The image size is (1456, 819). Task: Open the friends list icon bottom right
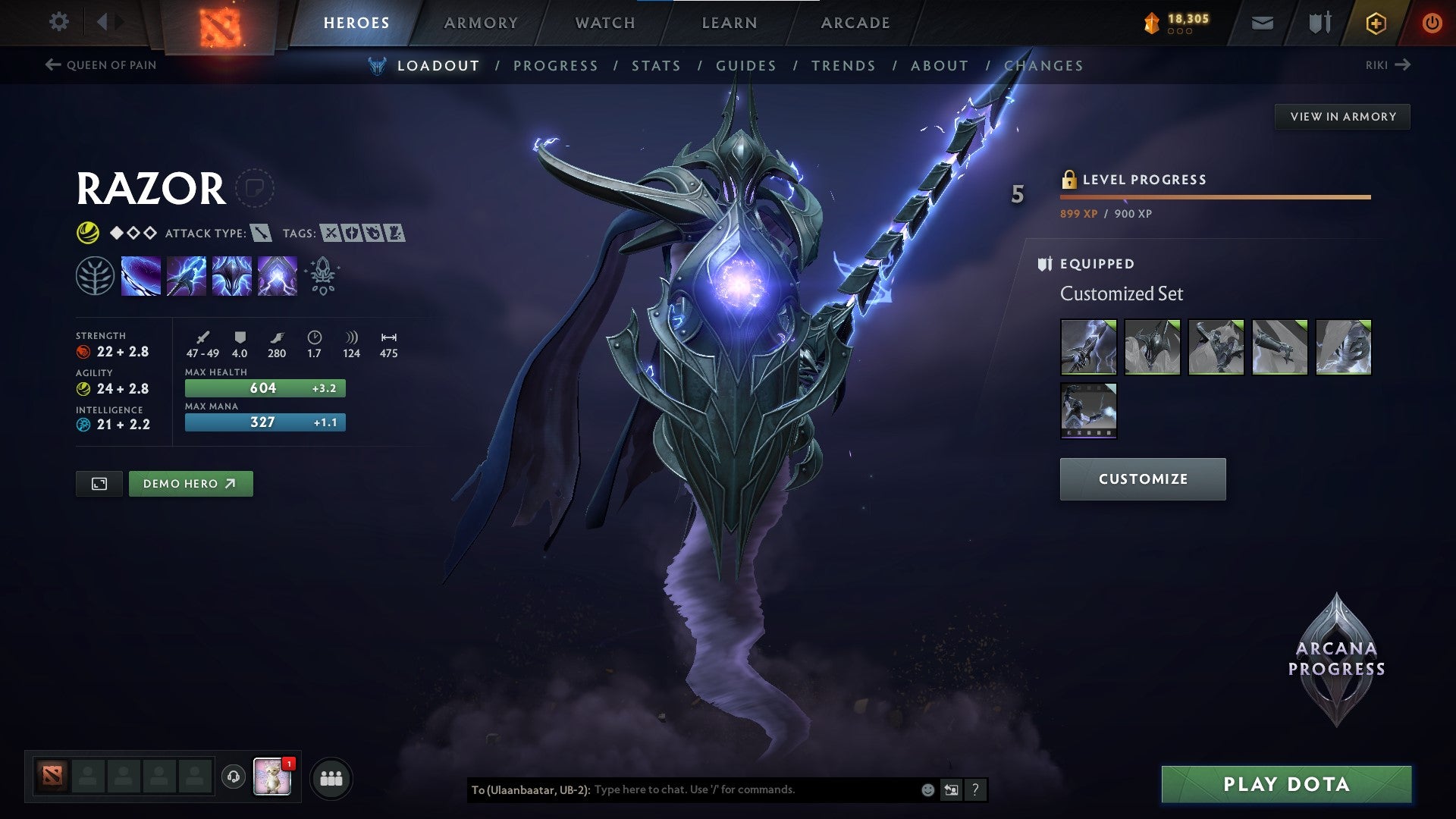[330, 778]
